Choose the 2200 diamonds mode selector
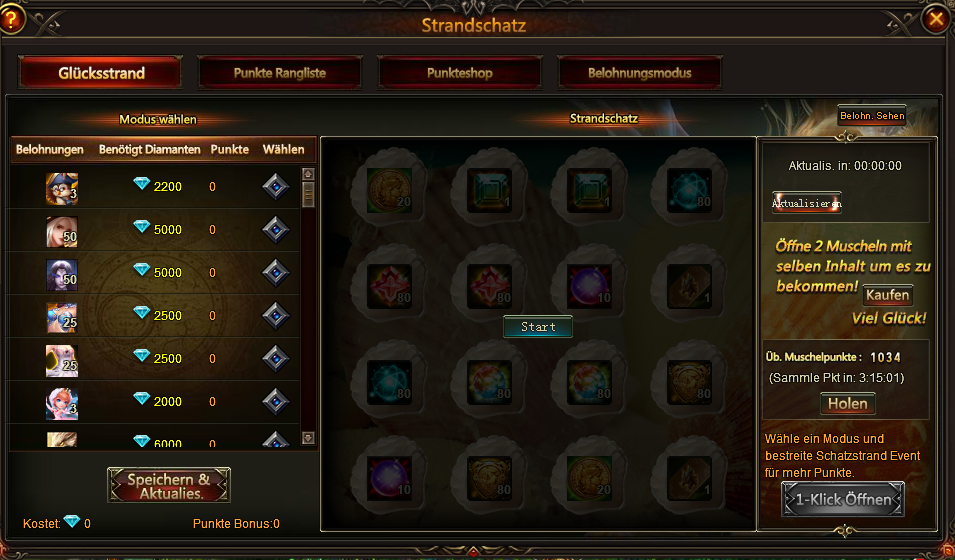The image size is (955, 560). click(x=275, y=187)
